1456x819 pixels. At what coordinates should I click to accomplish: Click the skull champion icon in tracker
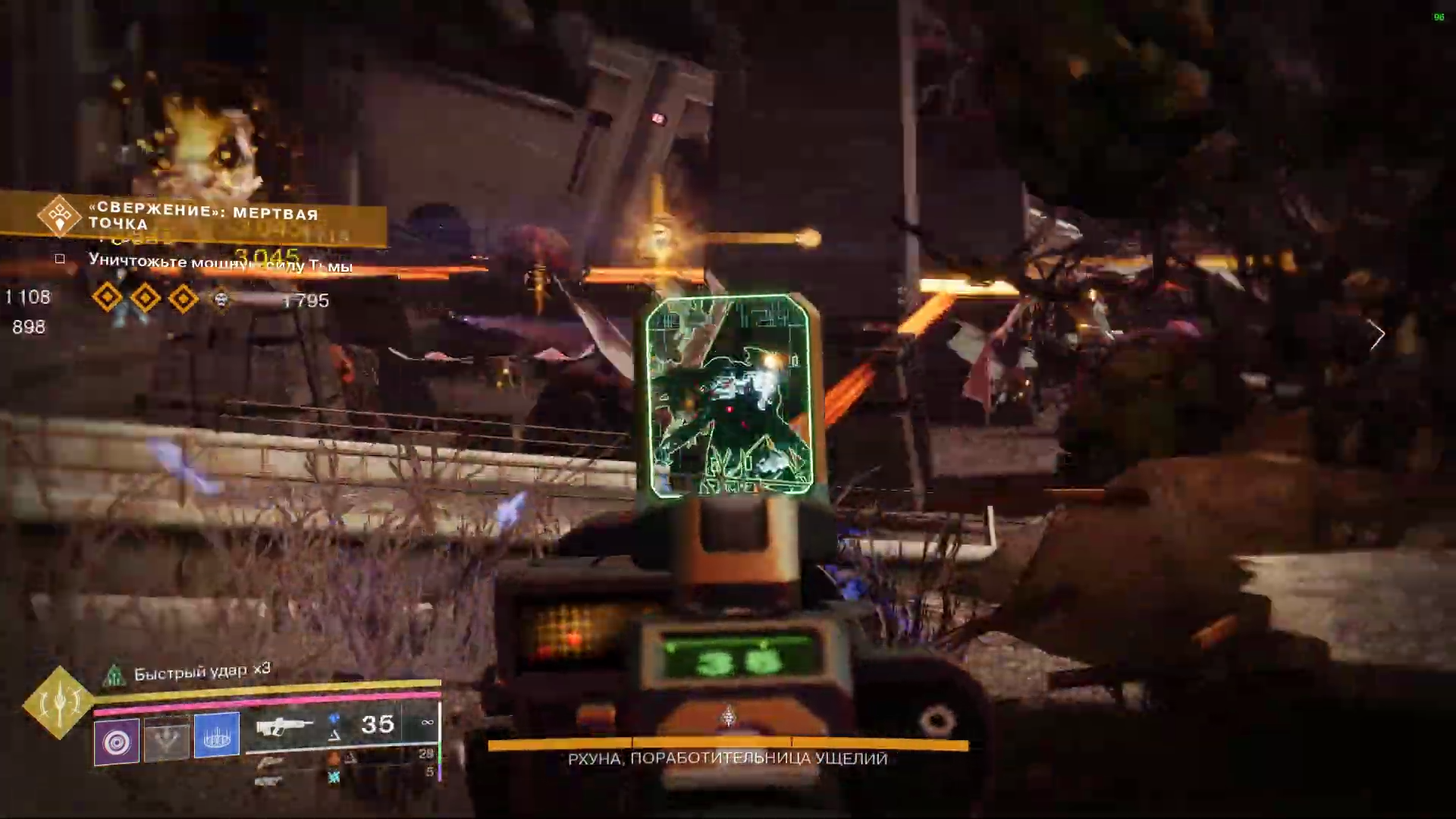coord(221,300)
